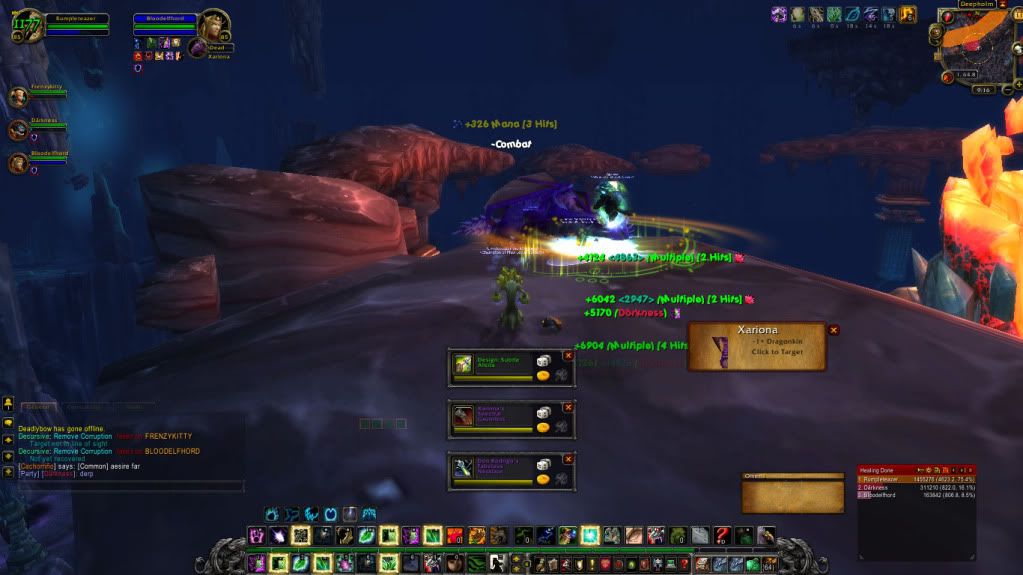Roll Greed on Don Rodrigo's Fabulous Necklace
Viewport: 1023px width, 575px height.
tap(544, 478)
